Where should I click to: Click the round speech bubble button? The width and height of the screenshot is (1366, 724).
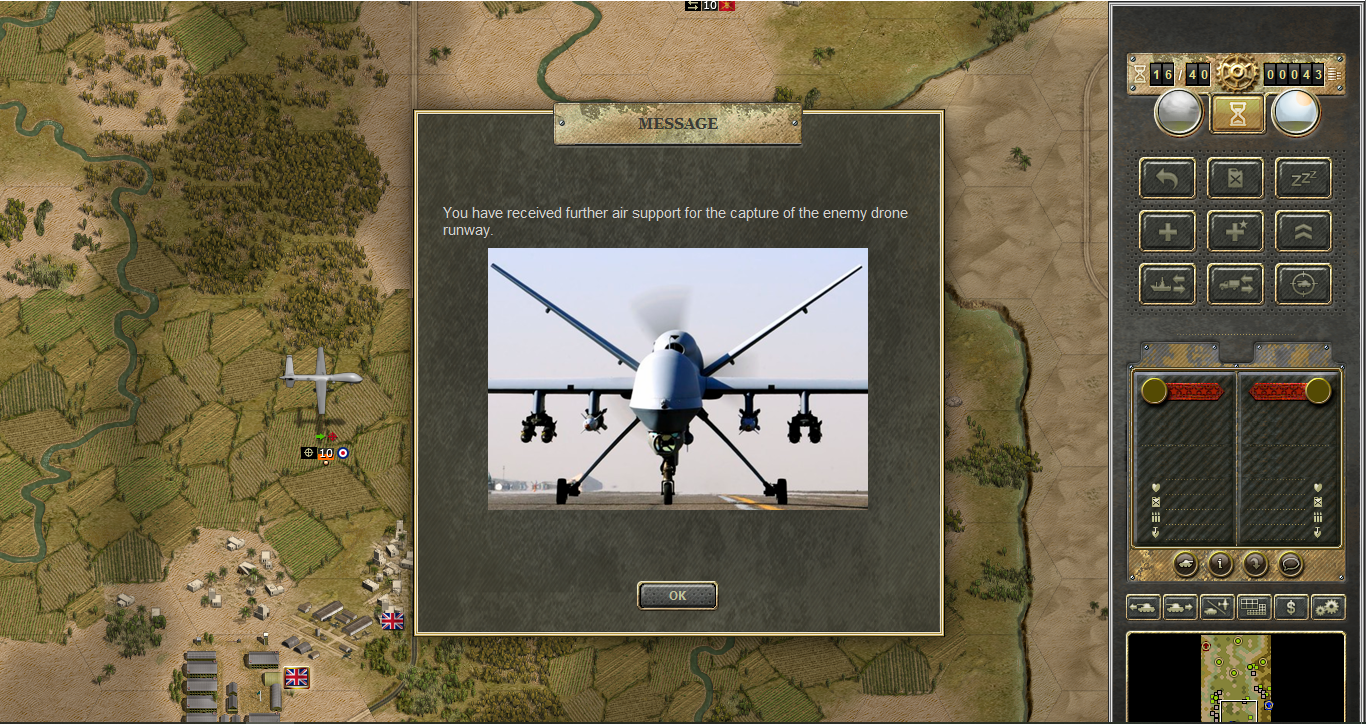(x=1290, y=564)
